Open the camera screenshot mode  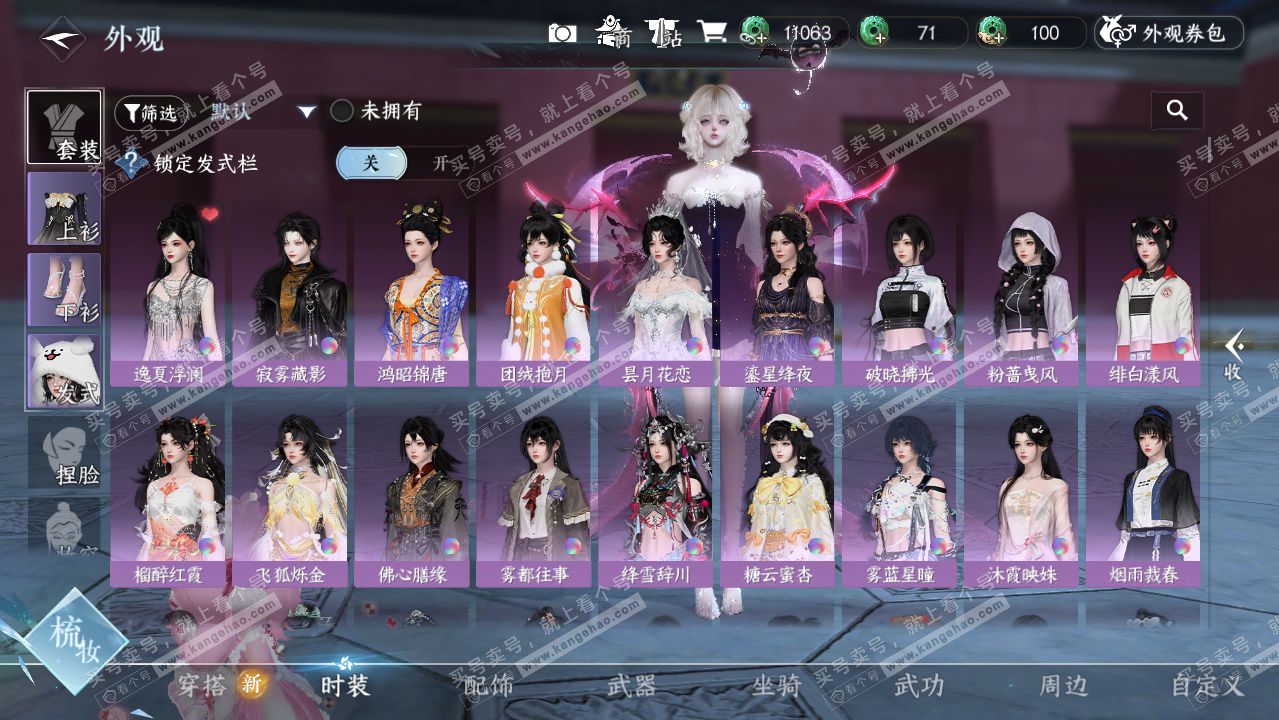pyautogui.click(x=562, y=33)
